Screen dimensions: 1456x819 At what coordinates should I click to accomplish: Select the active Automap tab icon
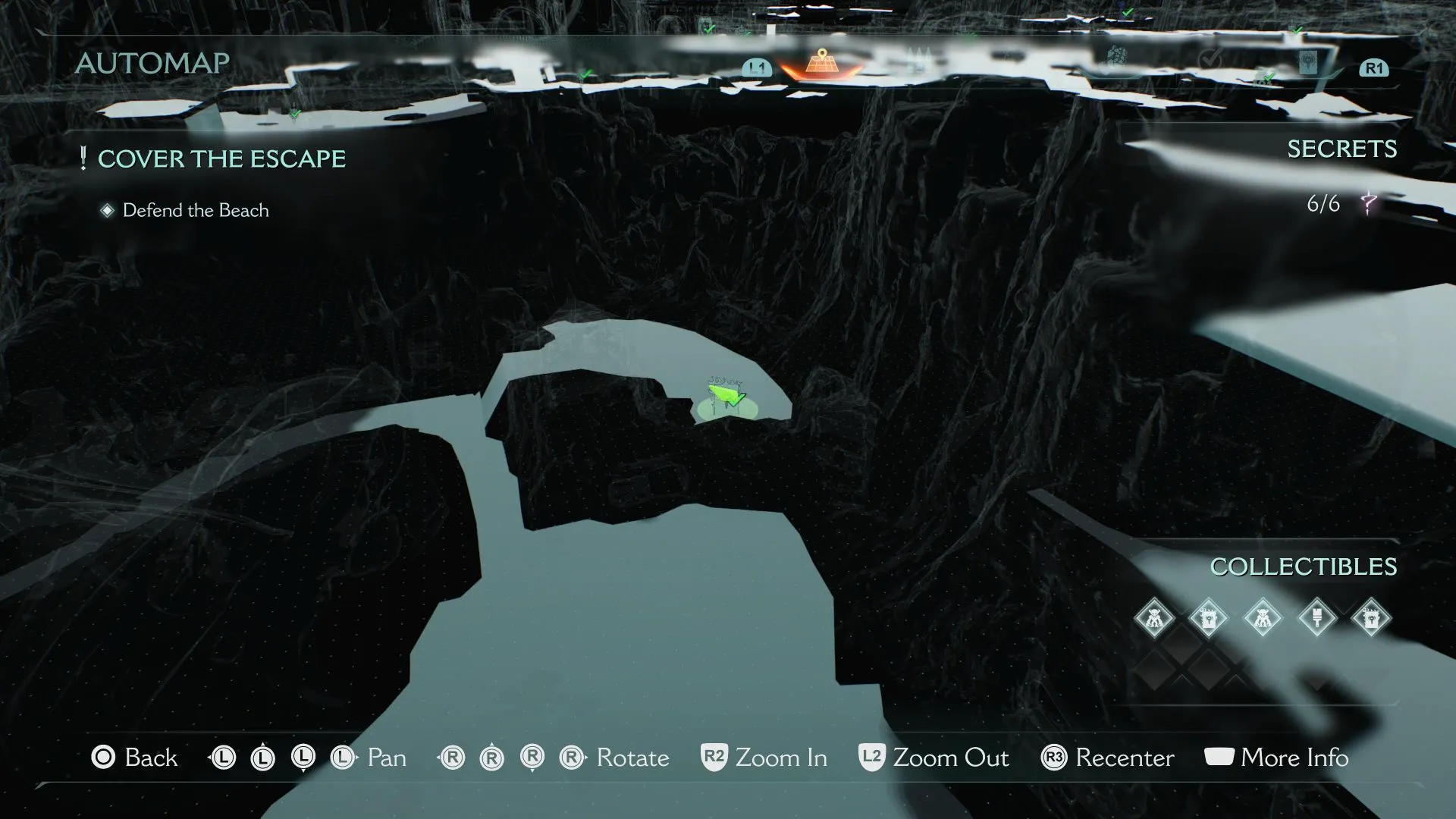[822, 62]
